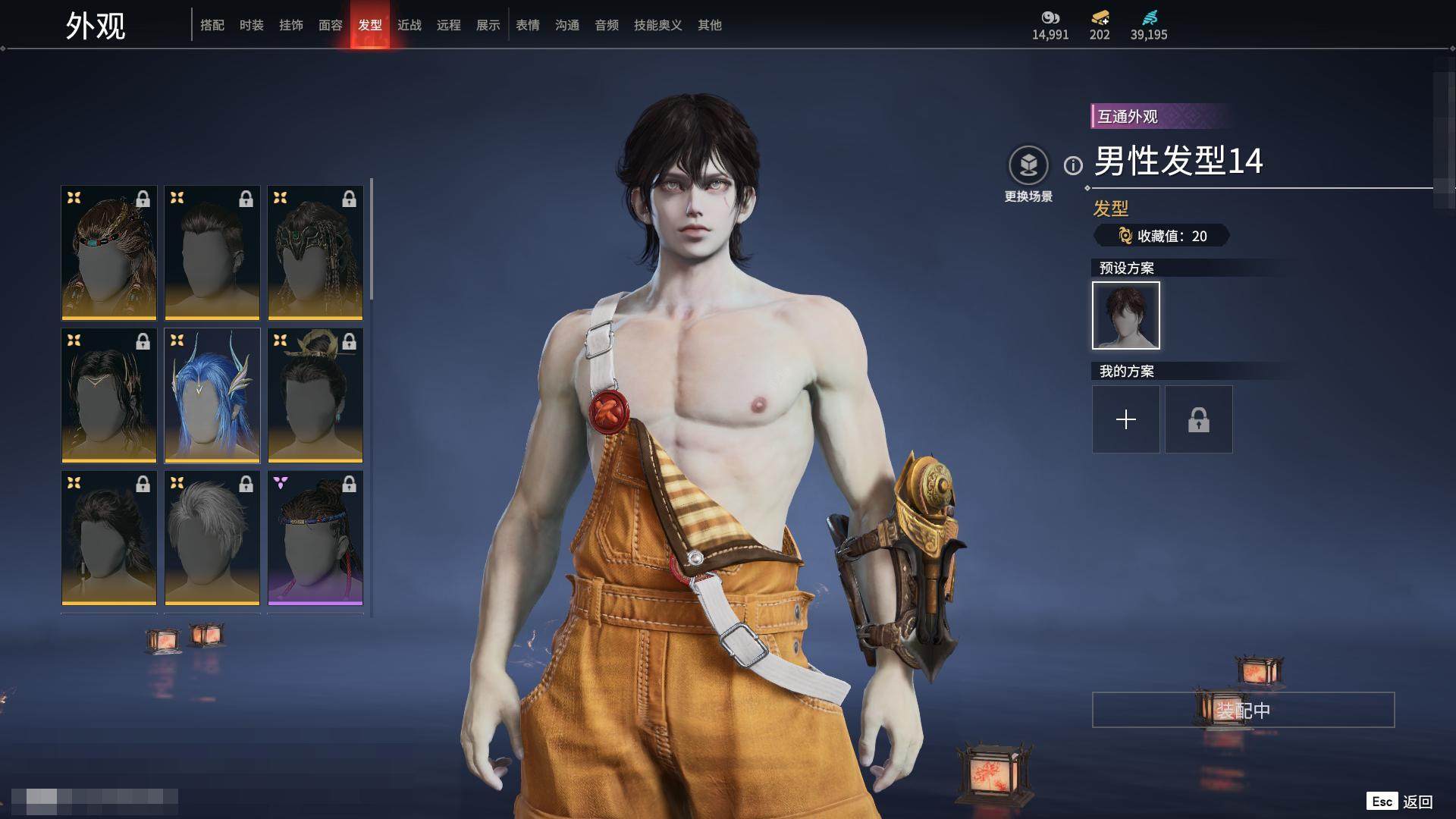The height and width of the screenshot is (819, 1456).
Task: Switch to the 搭配 tab
Action: pos(212,25)
